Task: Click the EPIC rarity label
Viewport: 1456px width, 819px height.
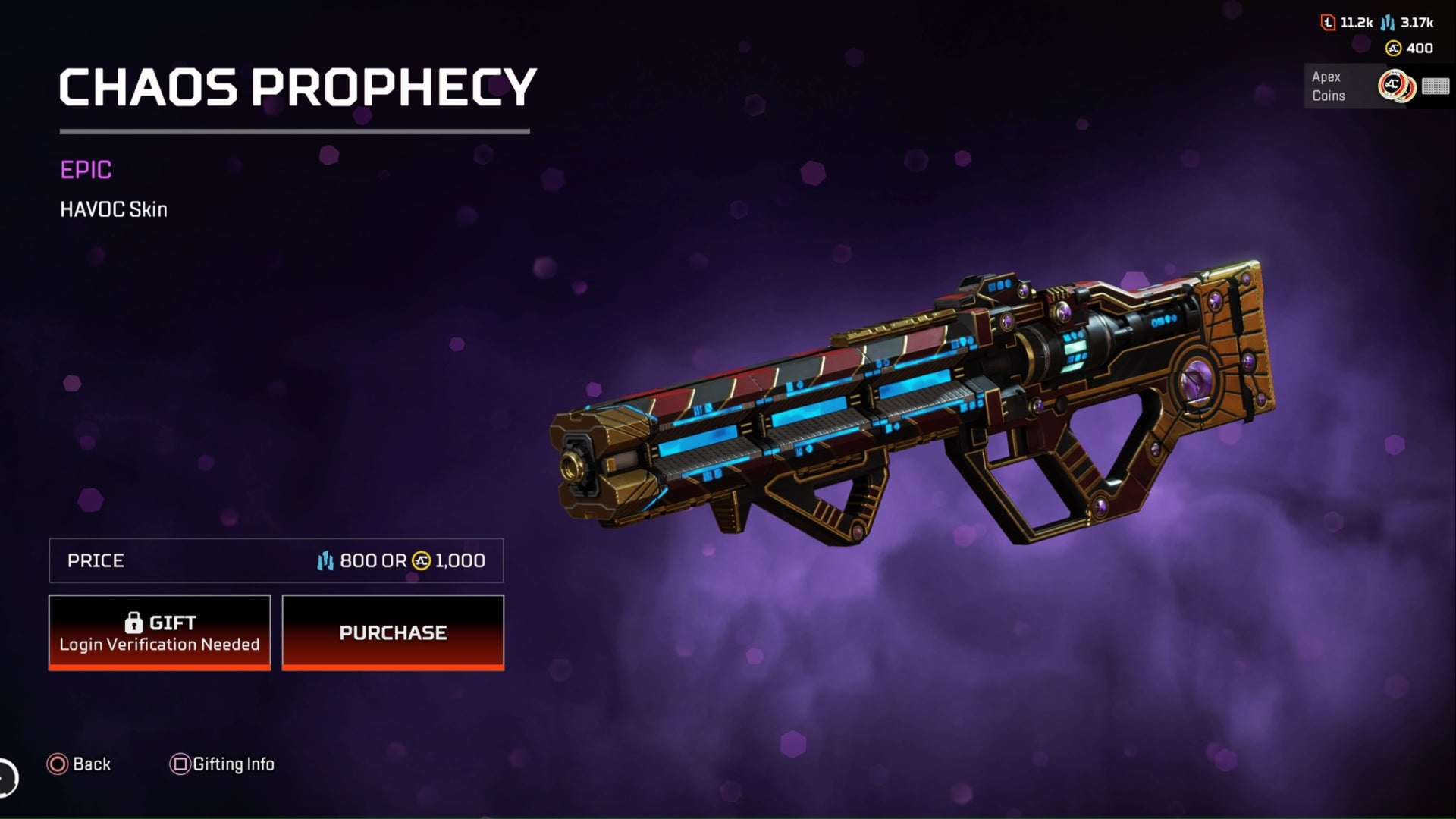Action: (x=86, y=170)
